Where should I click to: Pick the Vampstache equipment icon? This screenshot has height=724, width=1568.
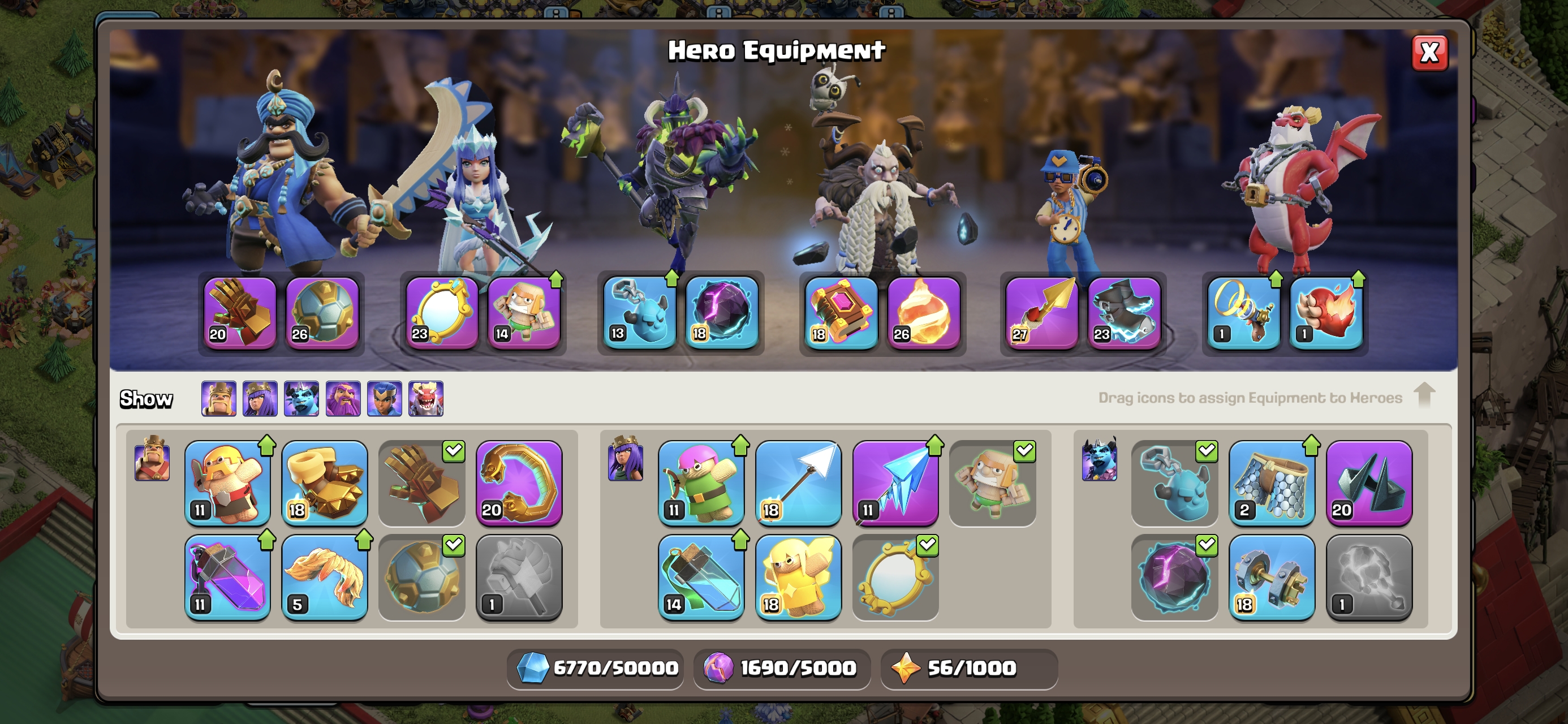(325, 576)
